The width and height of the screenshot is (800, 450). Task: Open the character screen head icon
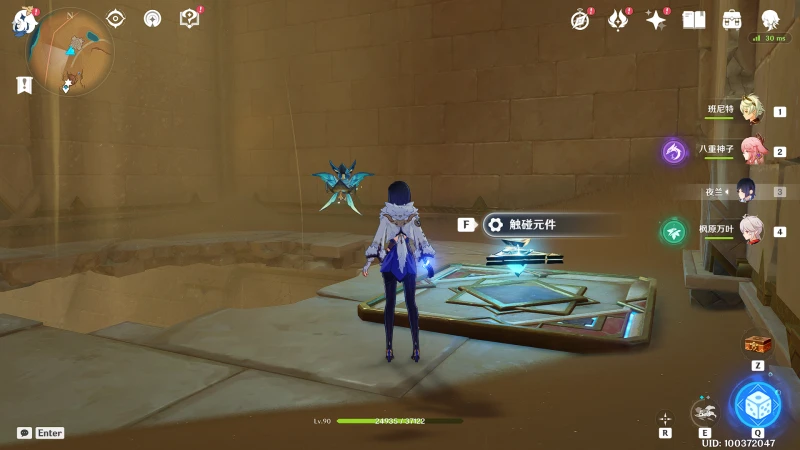[x=770, y=20]
